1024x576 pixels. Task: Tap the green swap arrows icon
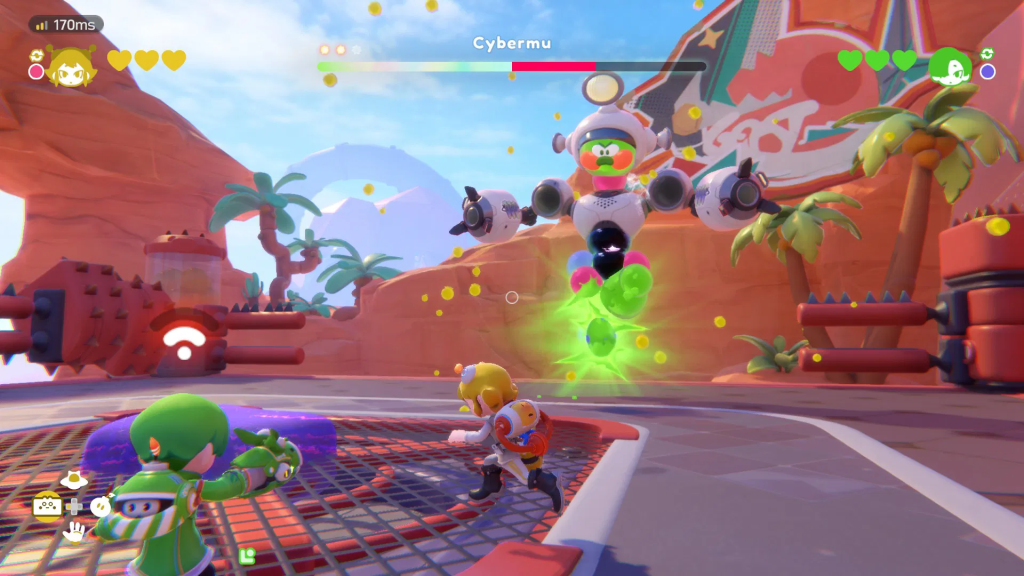987,53
